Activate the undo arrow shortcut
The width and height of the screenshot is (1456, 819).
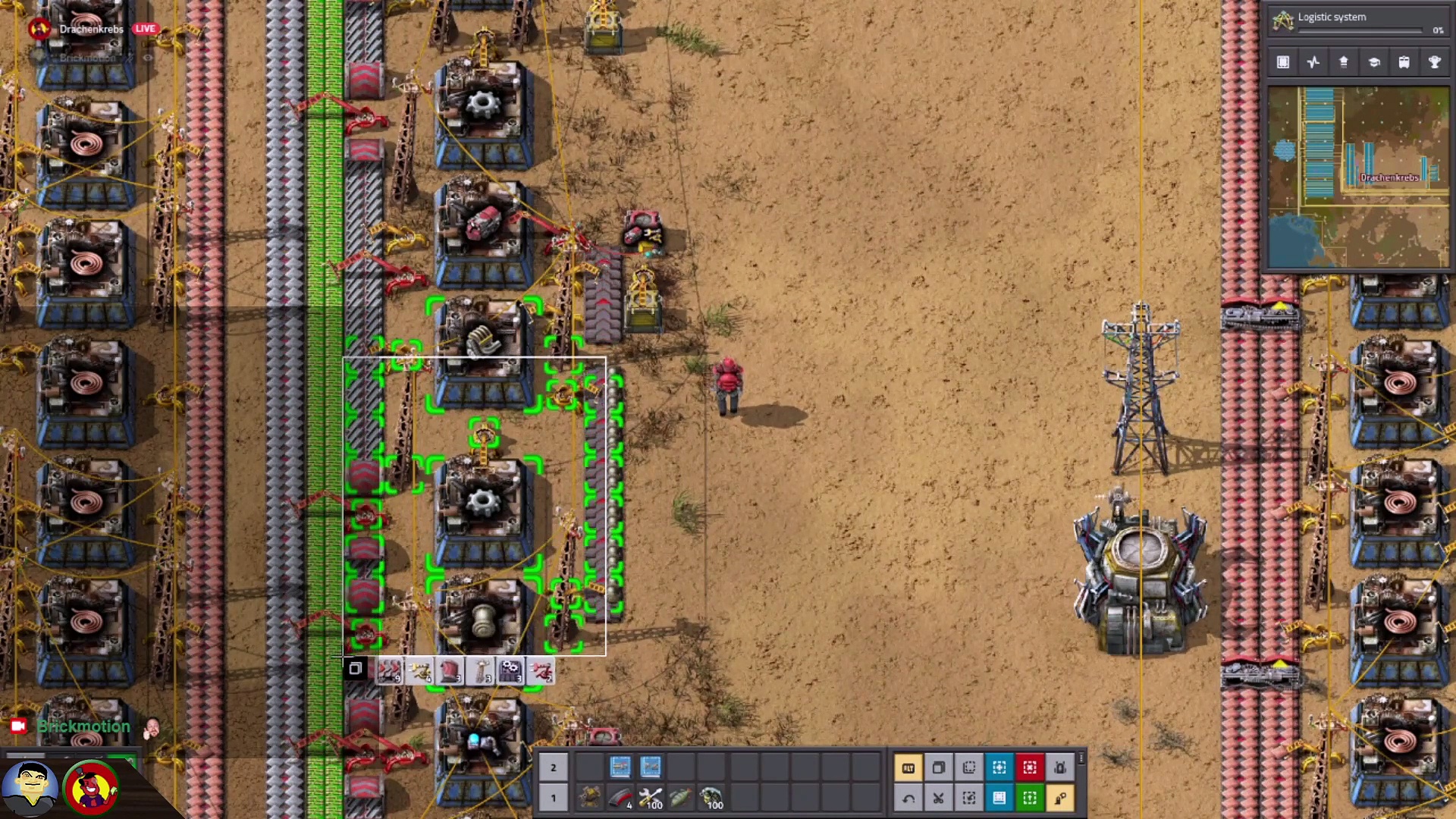908,798
